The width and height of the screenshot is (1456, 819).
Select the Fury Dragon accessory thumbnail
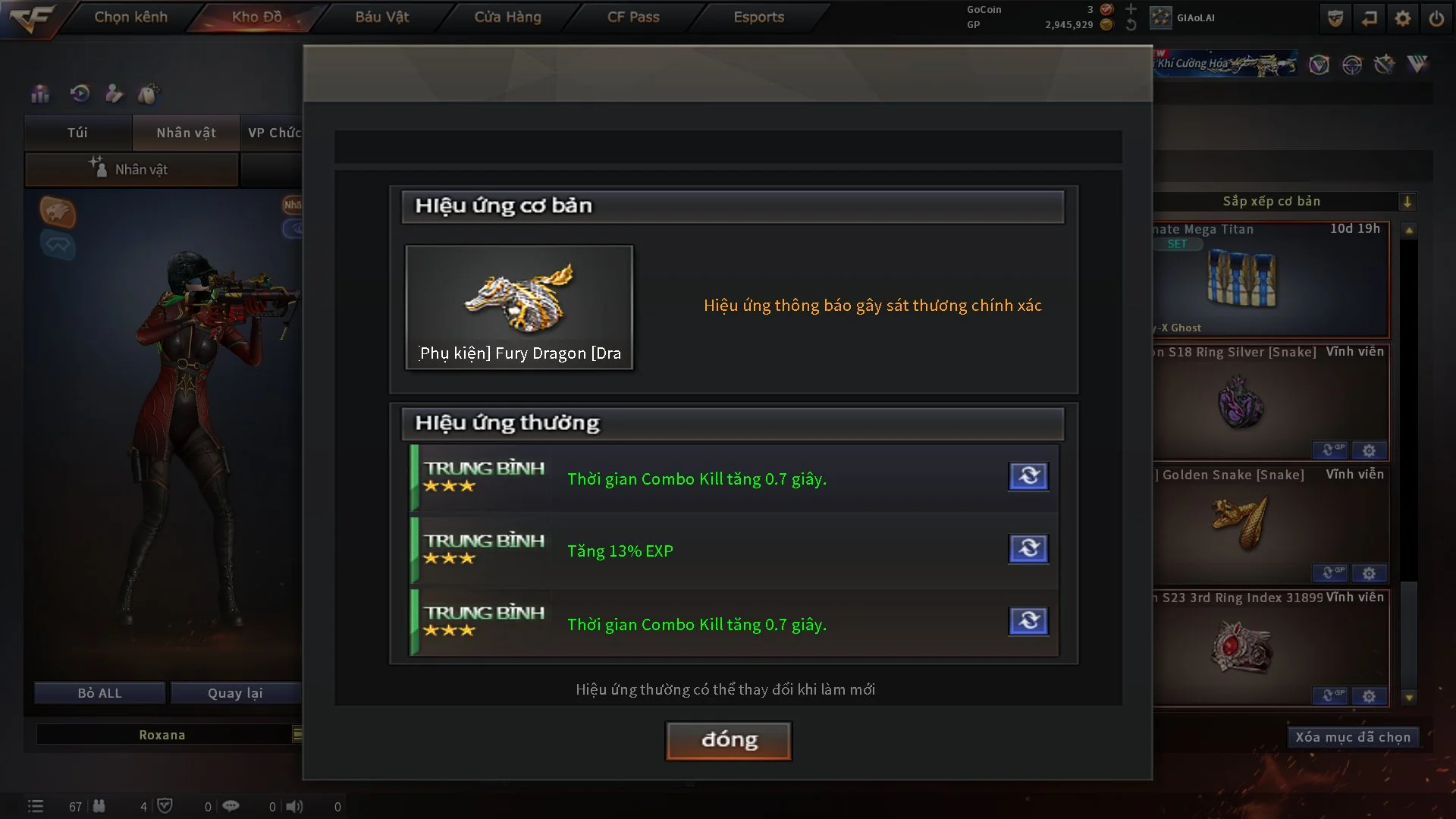click(519, 306)
